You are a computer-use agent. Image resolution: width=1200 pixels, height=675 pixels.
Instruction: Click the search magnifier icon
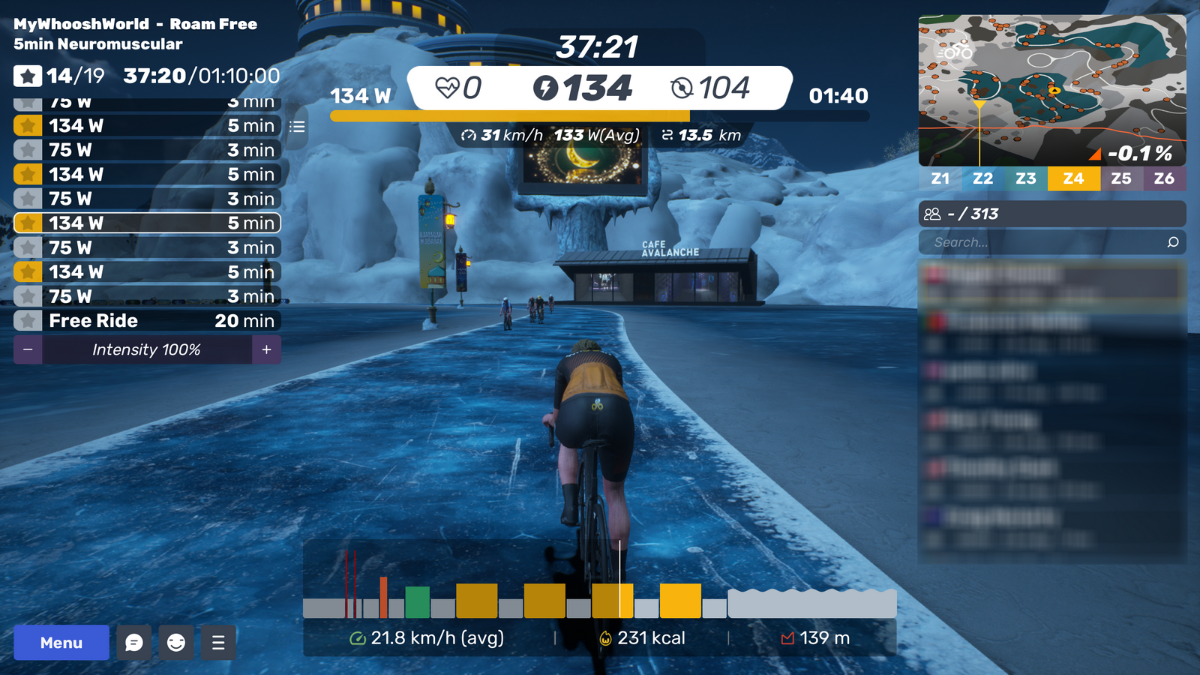(1173, 242)
